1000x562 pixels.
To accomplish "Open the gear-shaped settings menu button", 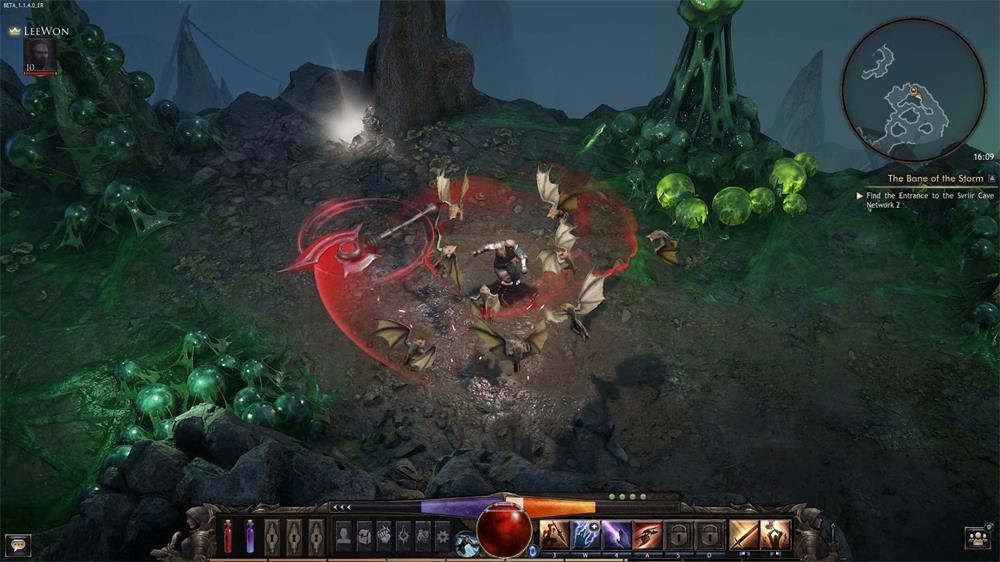I will pos(443,535).
